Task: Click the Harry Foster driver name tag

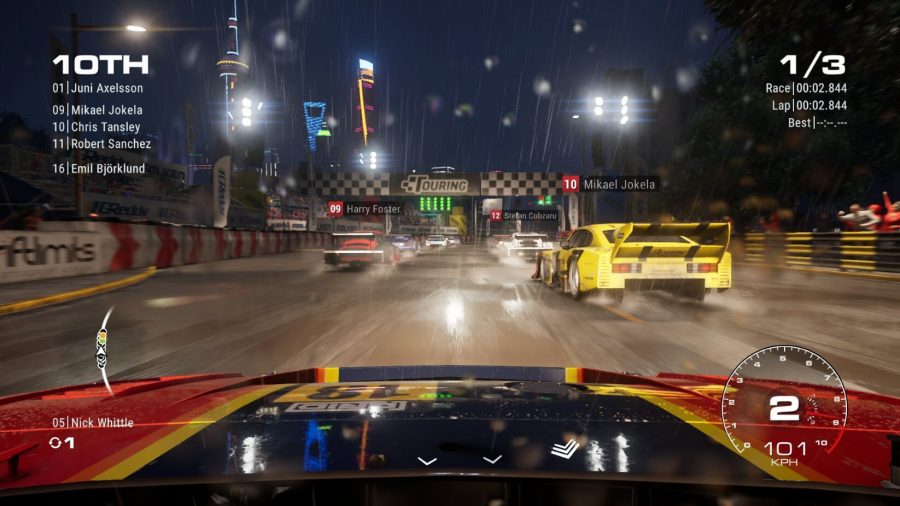Action: point(365,209)
